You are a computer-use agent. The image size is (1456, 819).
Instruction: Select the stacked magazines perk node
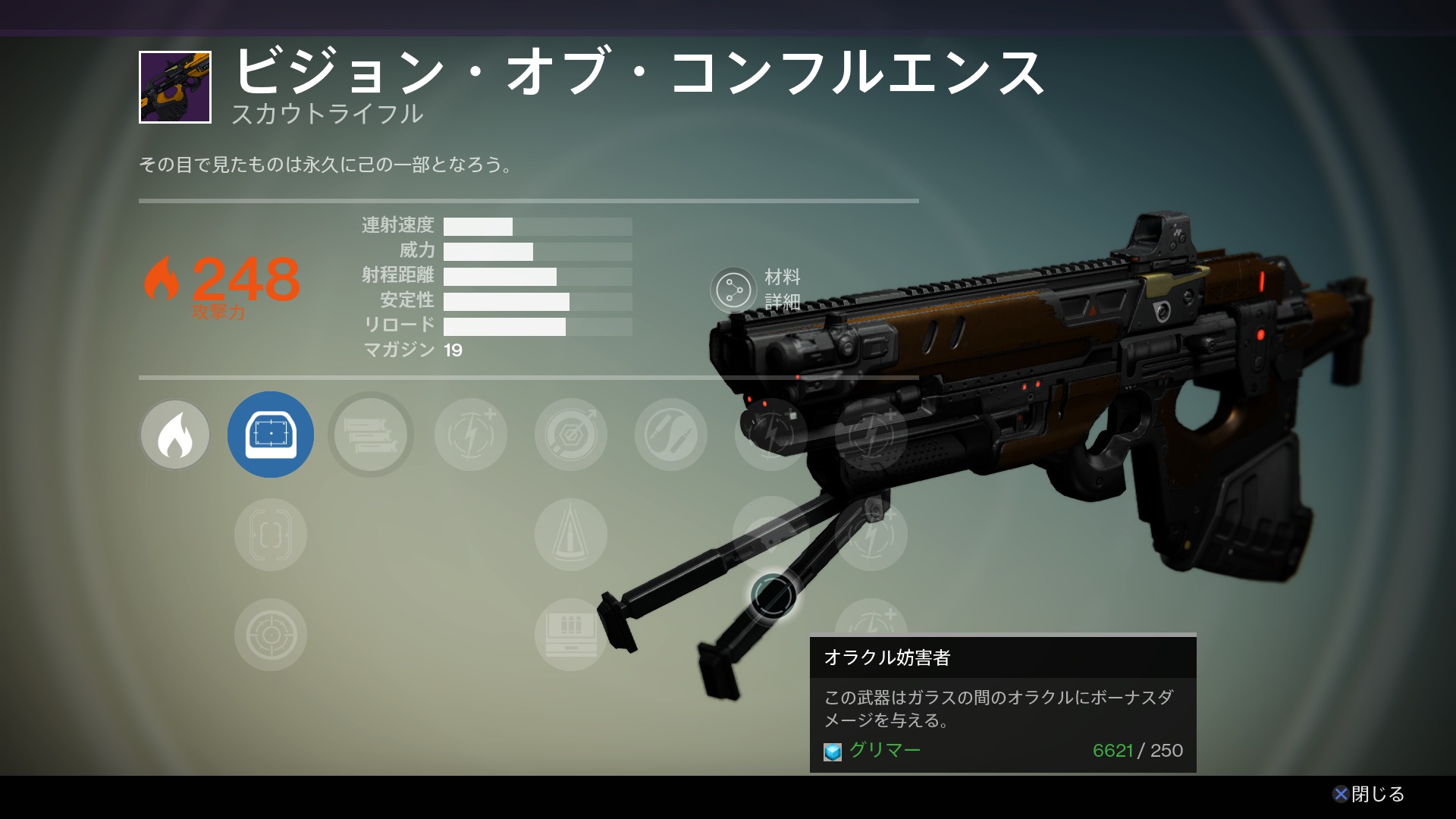[371, 435]
